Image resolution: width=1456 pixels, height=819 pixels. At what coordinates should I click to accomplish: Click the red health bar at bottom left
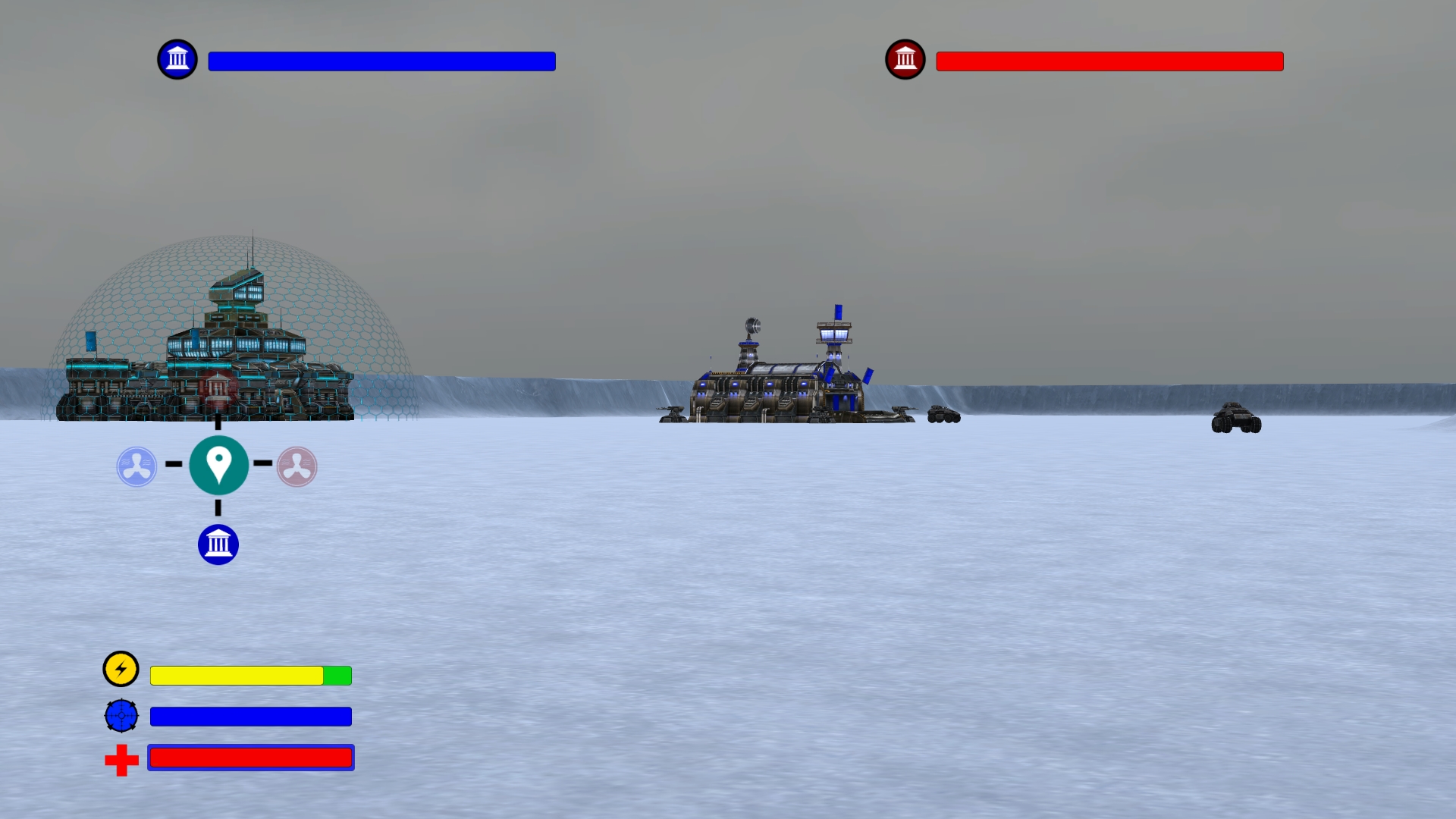coord(250,758)
